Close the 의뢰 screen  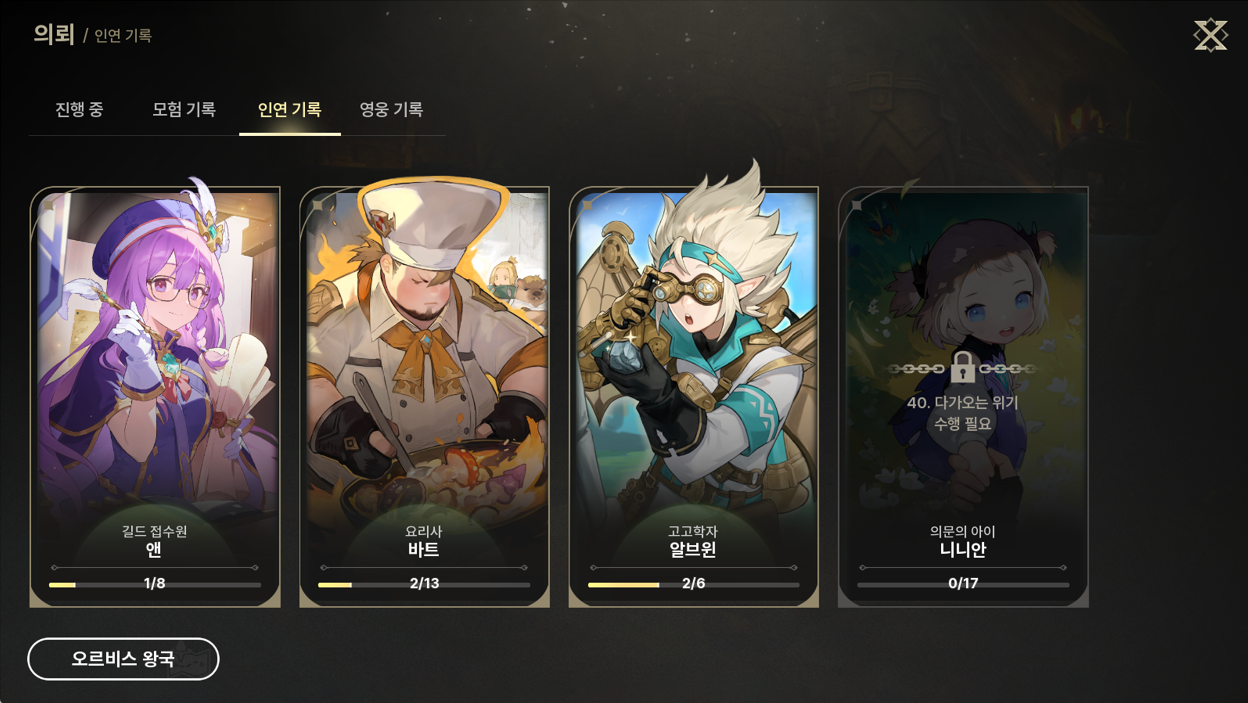point(1210,36)
